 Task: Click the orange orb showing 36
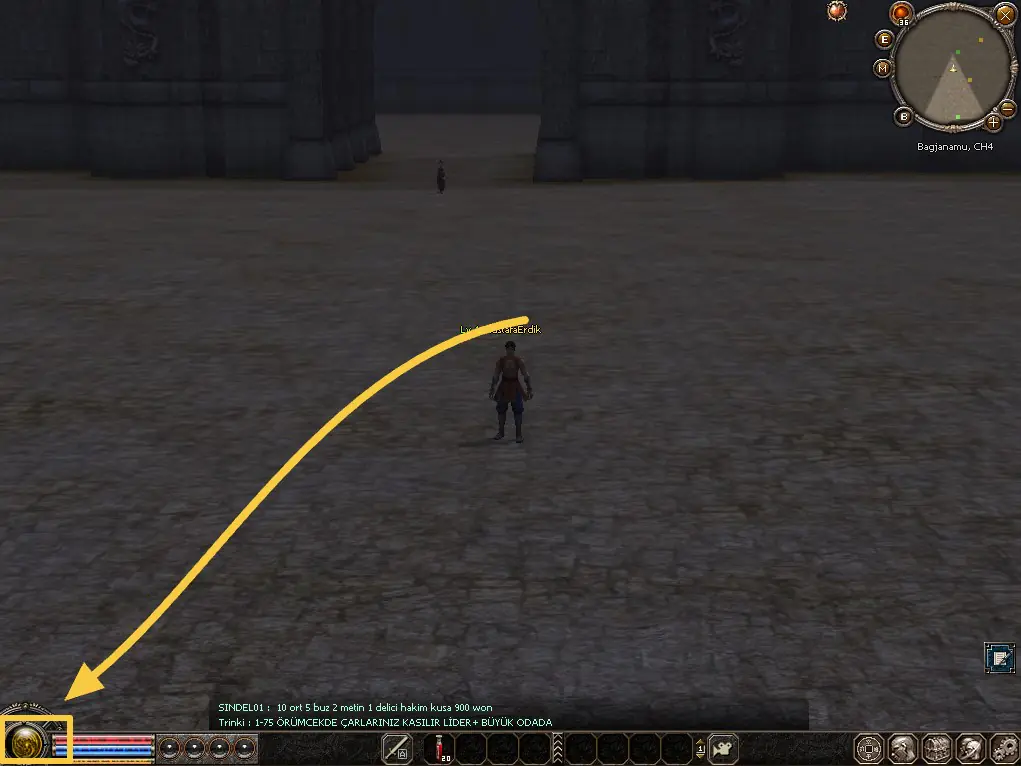coord(903,14)
